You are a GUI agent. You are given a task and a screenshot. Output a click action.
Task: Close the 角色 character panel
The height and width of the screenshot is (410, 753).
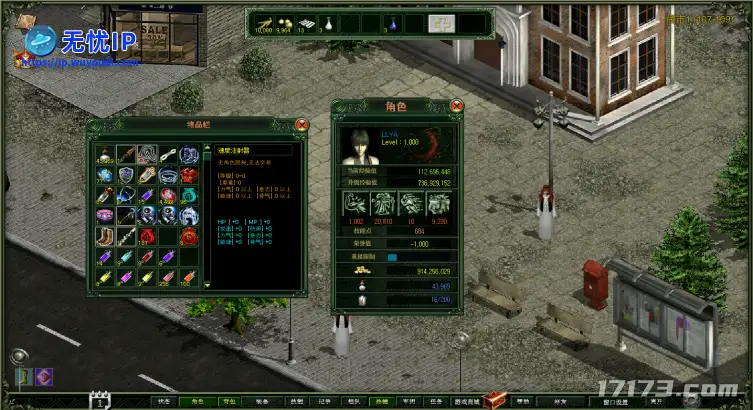click(457, 105)
